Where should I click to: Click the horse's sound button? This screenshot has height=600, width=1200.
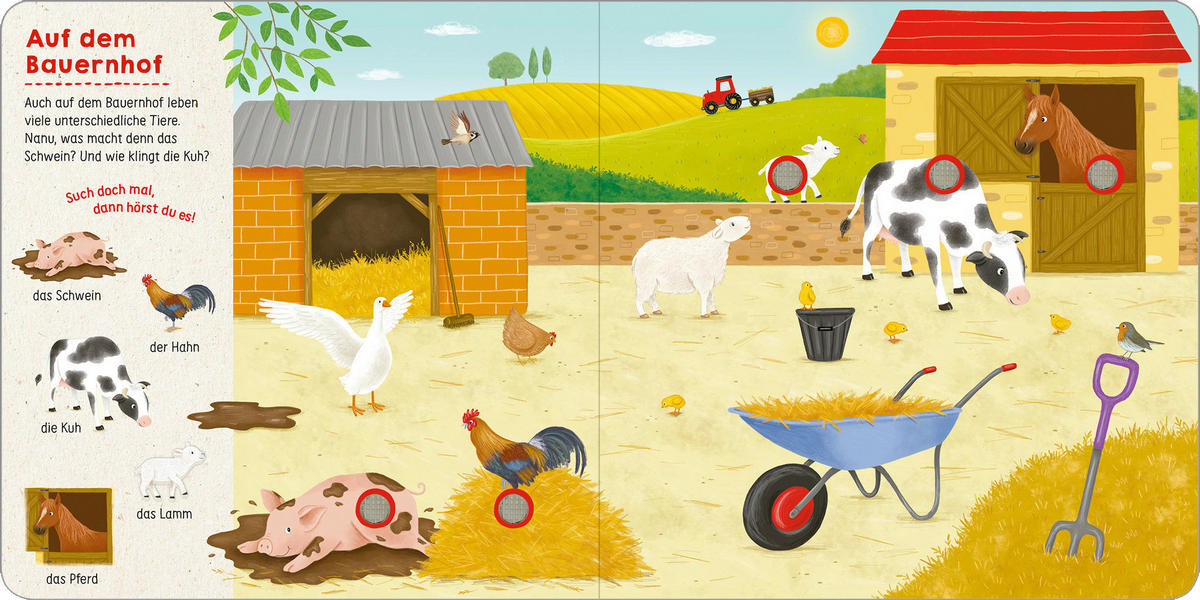pyautogui.click(x=1104, y=175)
